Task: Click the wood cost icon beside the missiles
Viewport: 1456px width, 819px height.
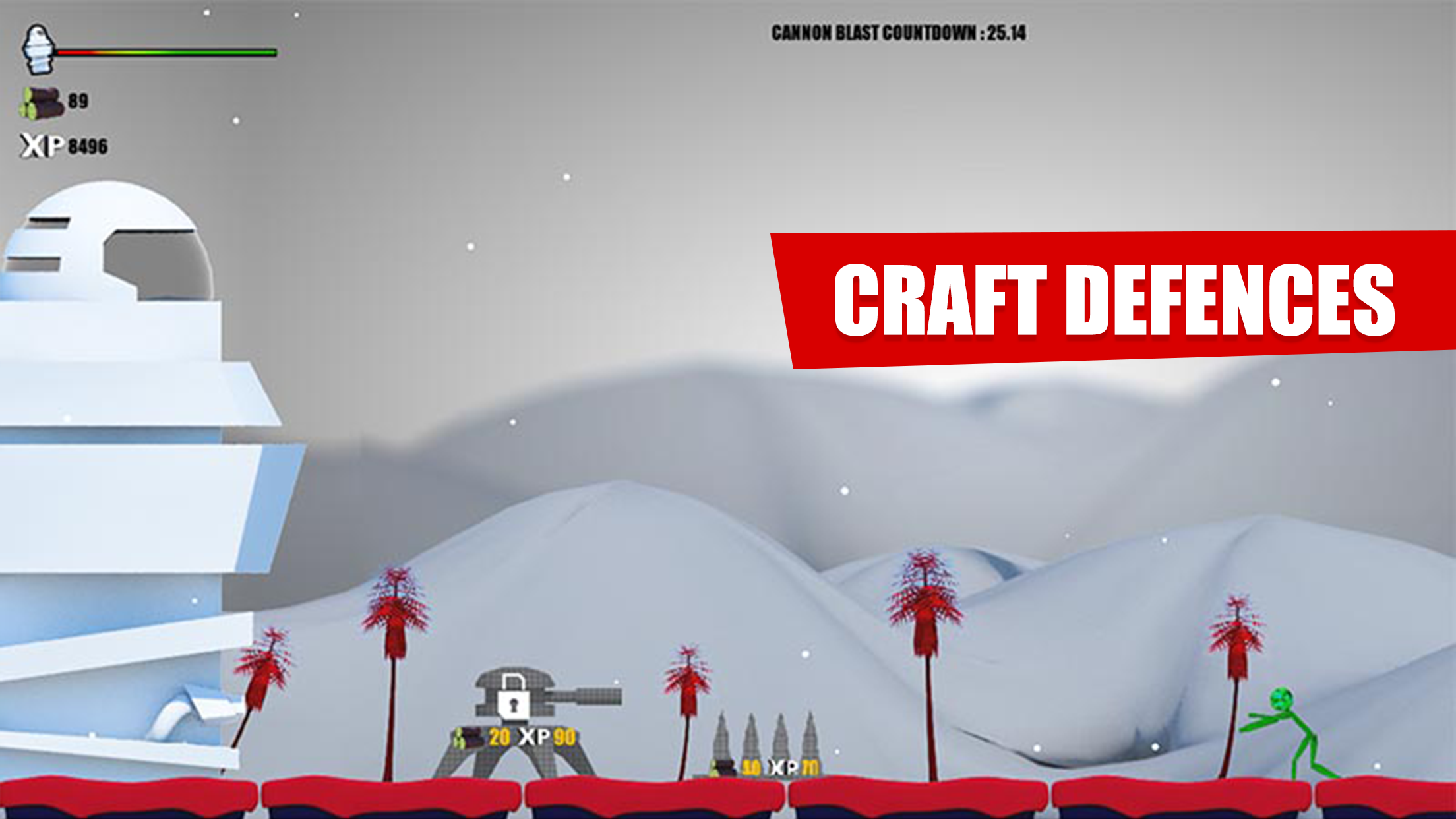Action: tap(723, 767)
